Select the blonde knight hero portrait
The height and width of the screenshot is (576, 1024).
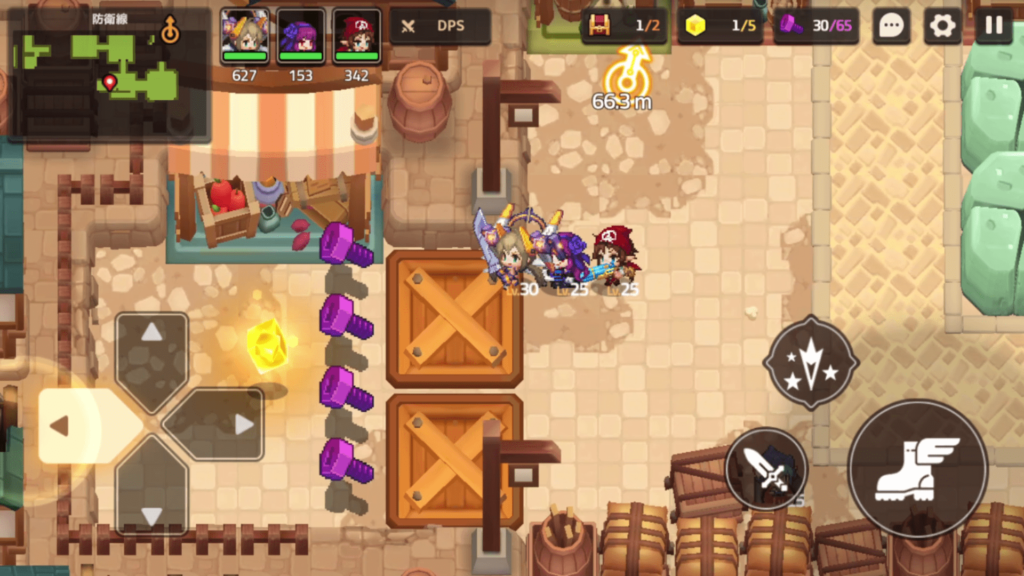click(245, 35)
